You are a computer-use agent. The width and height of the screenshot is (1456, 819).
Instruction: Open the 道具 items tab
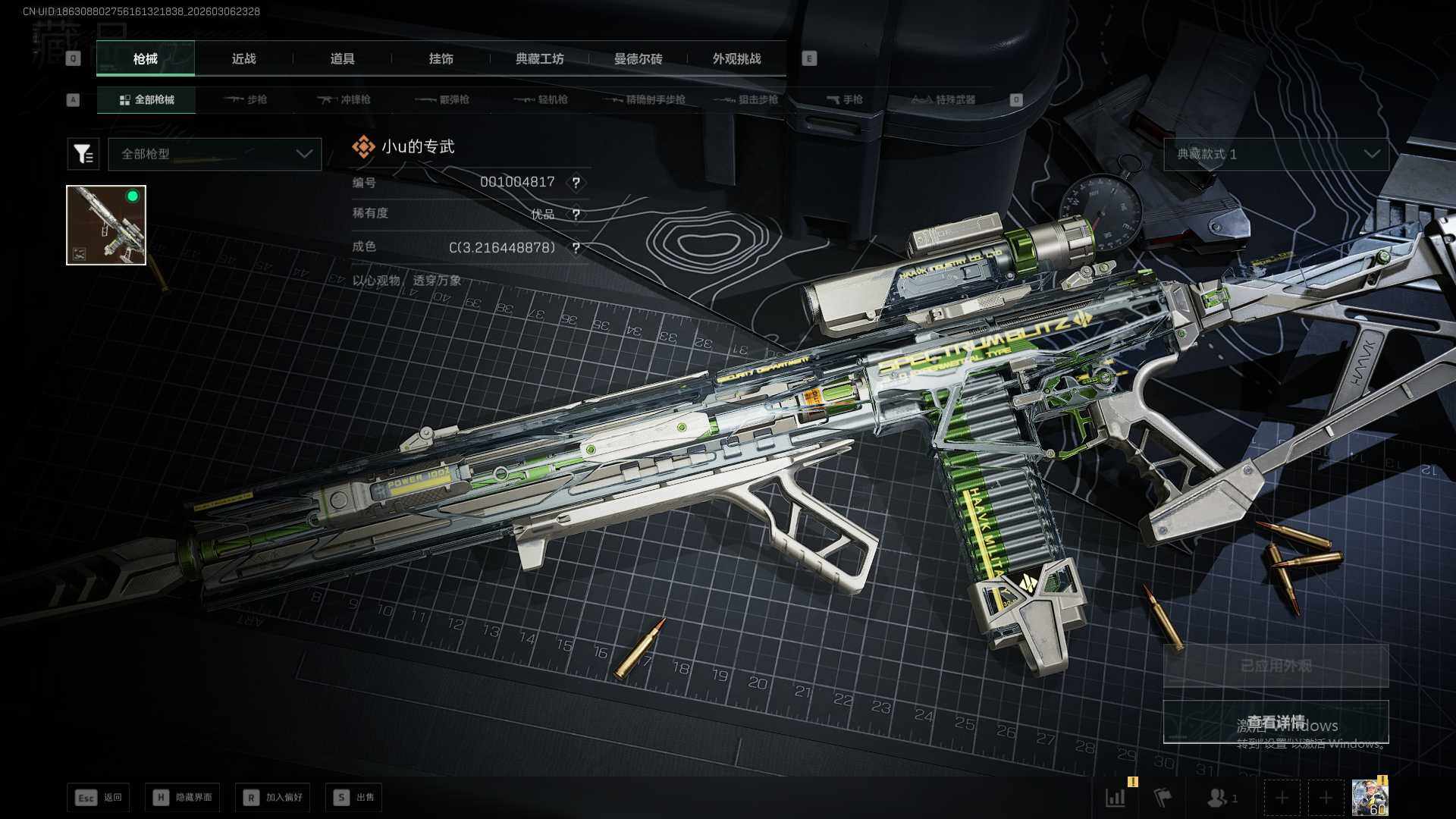(342, 59)
